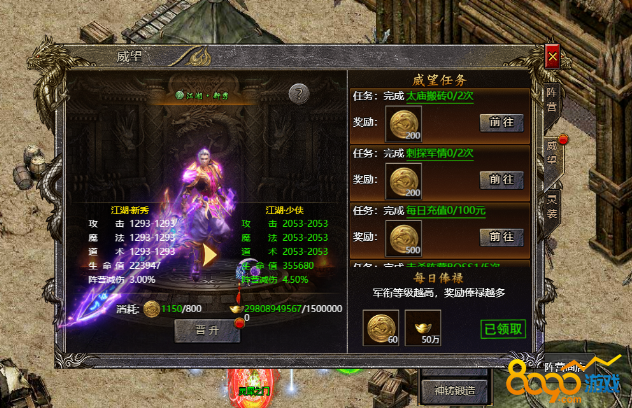Viewport: 632px width, 408px height.
Task: Show help via the question mark icon
Action: (x=297, y=93)
